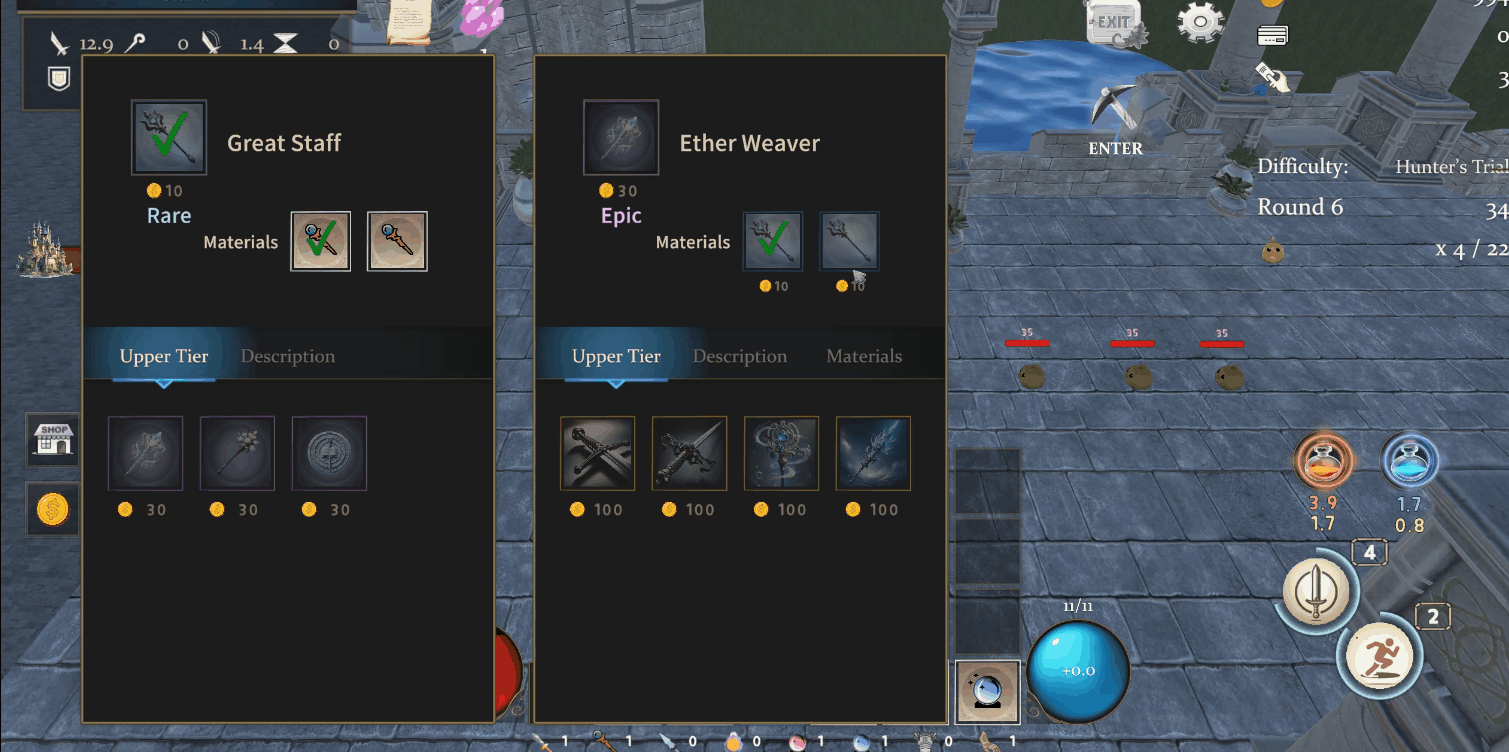
Task: Select the crystal ball item slot
Action: (x=987, y=691)
